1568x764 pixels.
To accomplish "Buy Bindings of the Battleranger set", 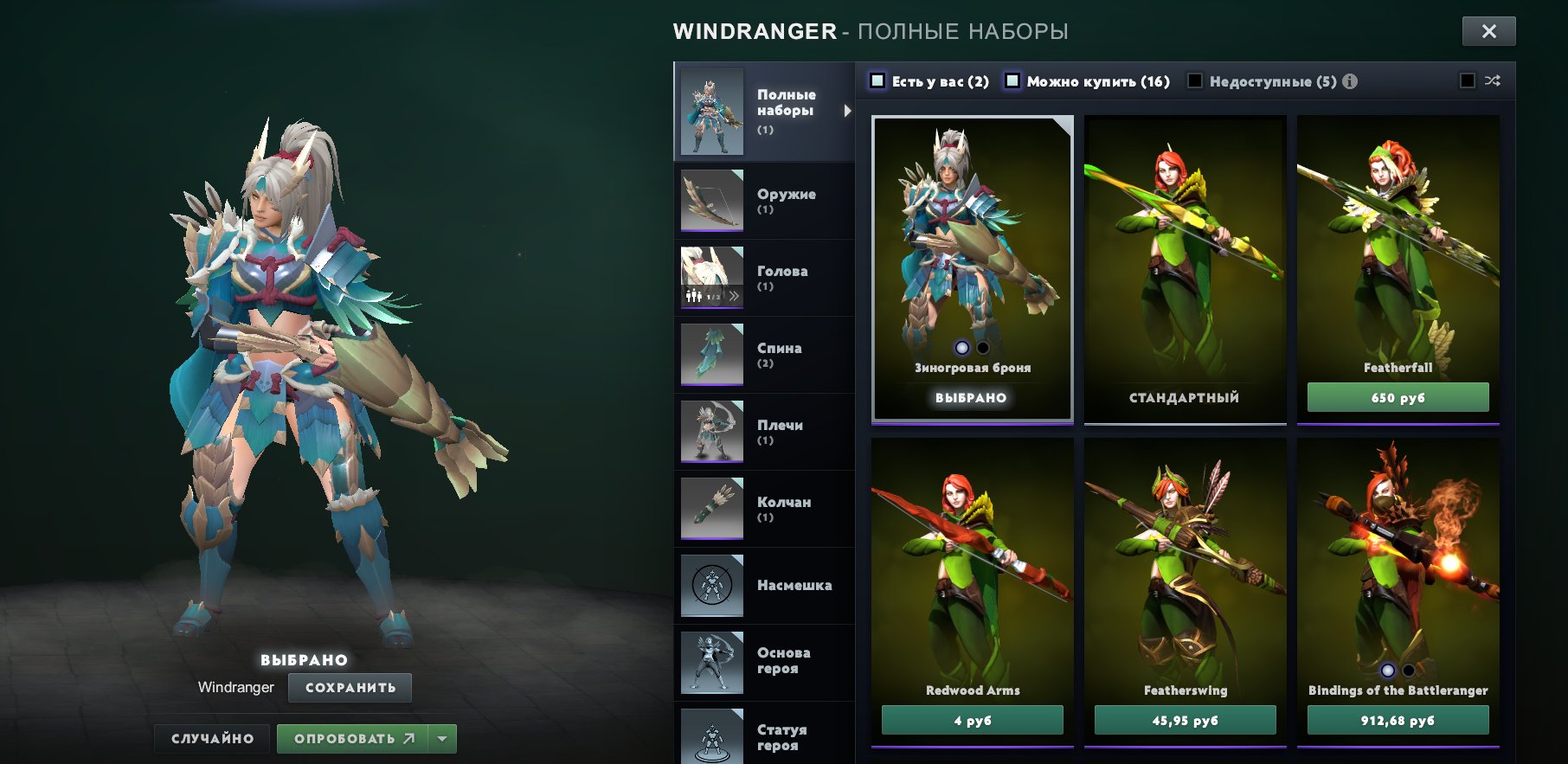I will (1398, 720).
